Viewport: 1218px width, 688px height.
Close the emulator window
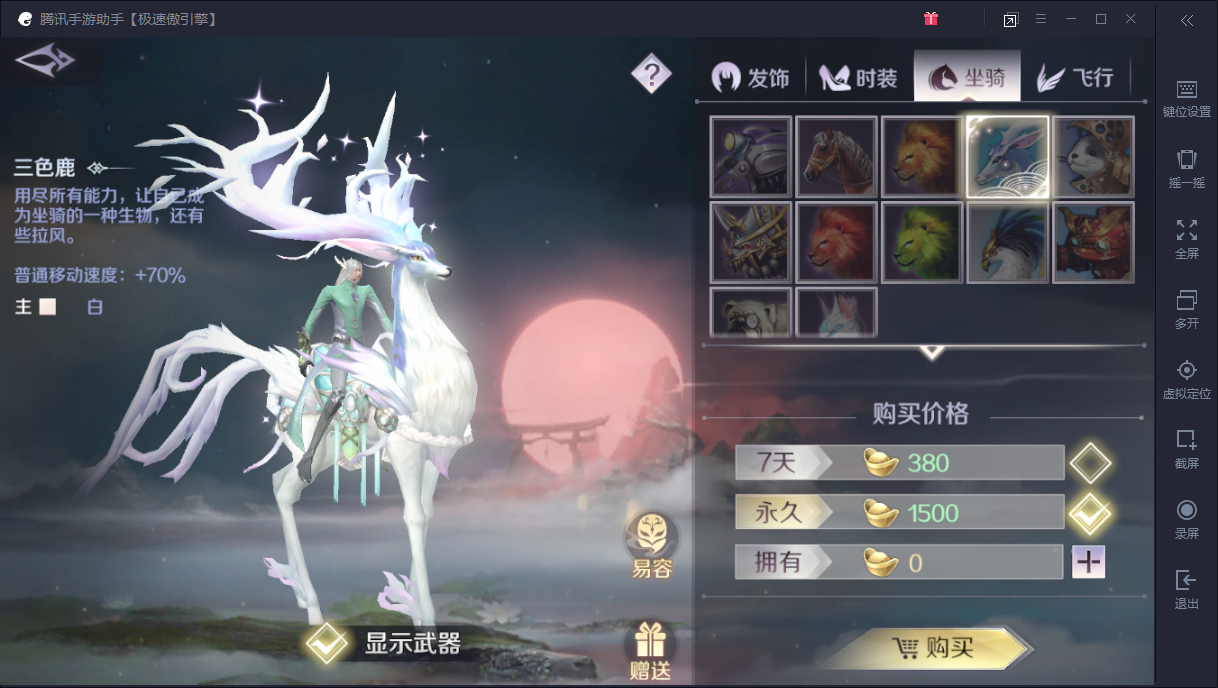click(1131, 19)
